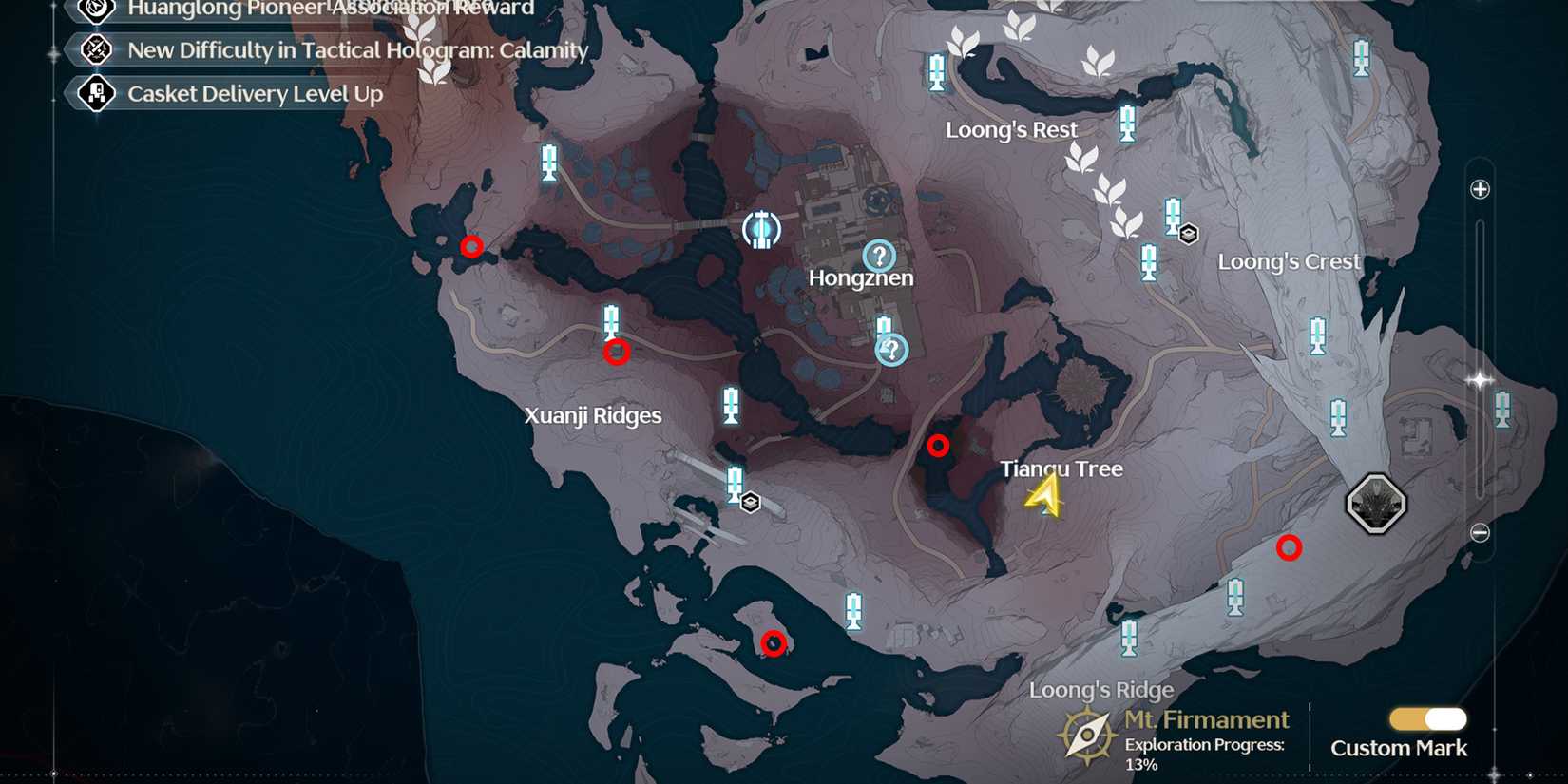
Task: Zoom in using the plus button
Action: [1479, 187]
